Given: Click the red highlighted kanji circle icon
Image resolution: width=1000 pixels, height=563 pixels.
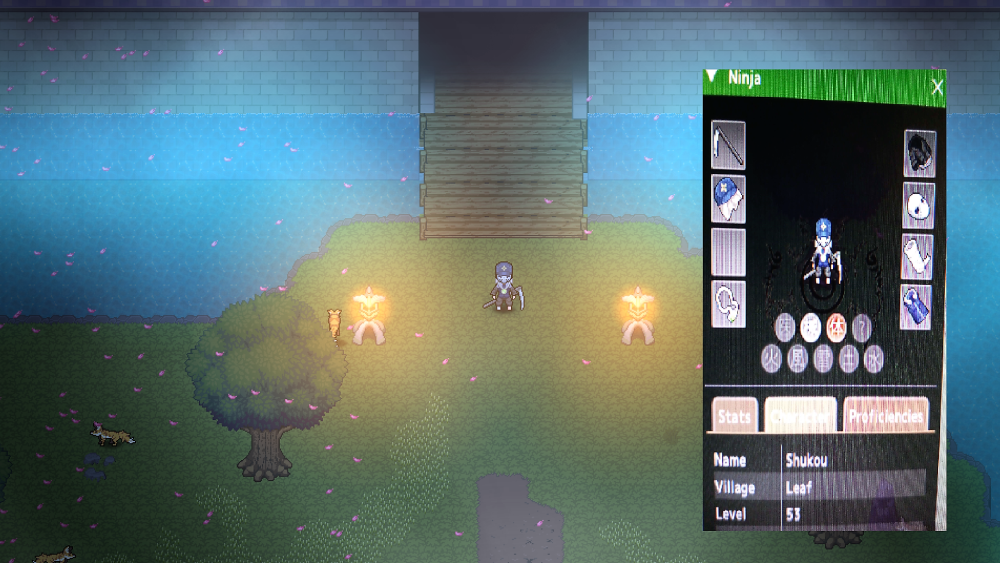Looking at the screenshot, I should coord(837,326).
